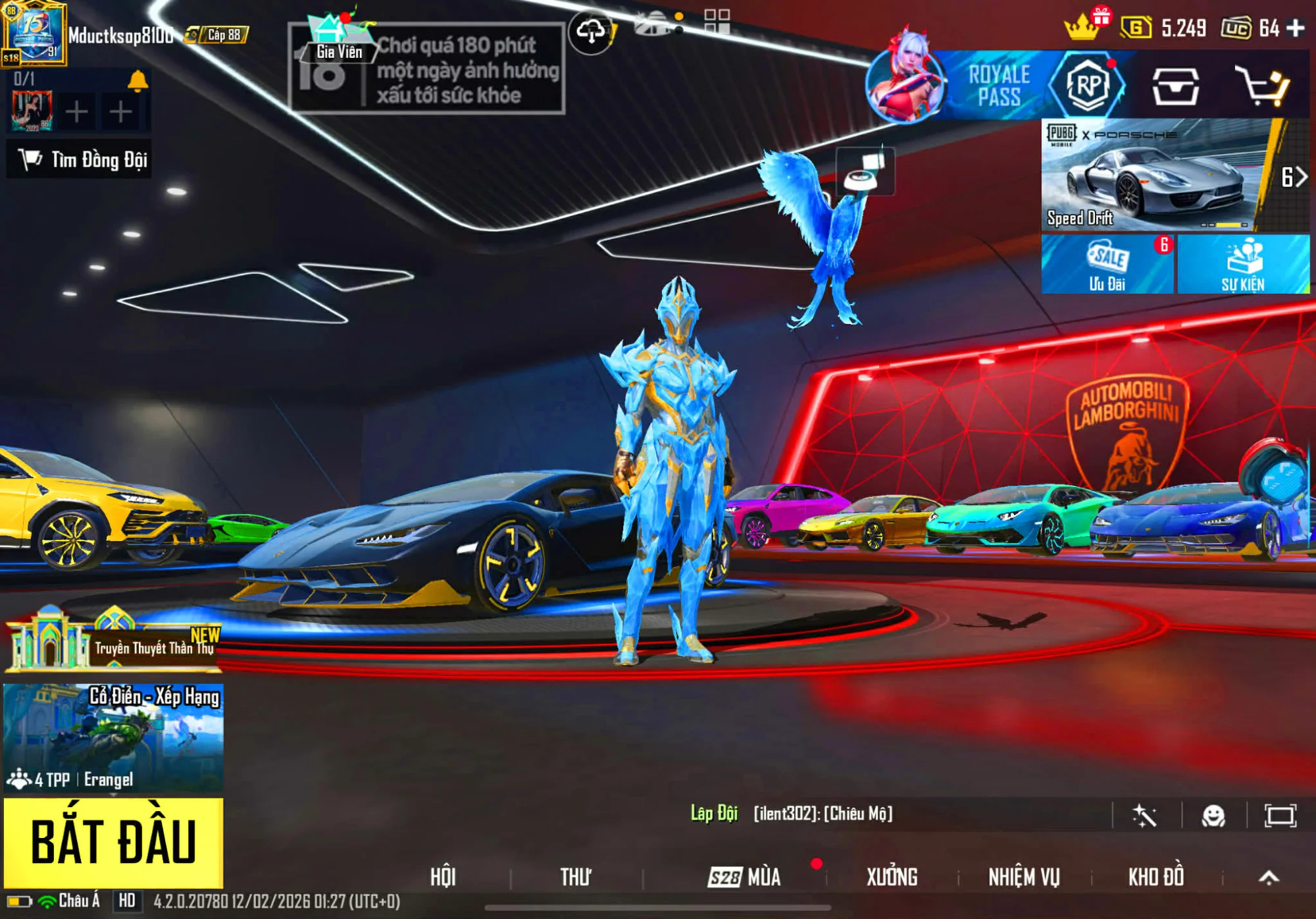Open the shopping cart store

pos(1261,86)
